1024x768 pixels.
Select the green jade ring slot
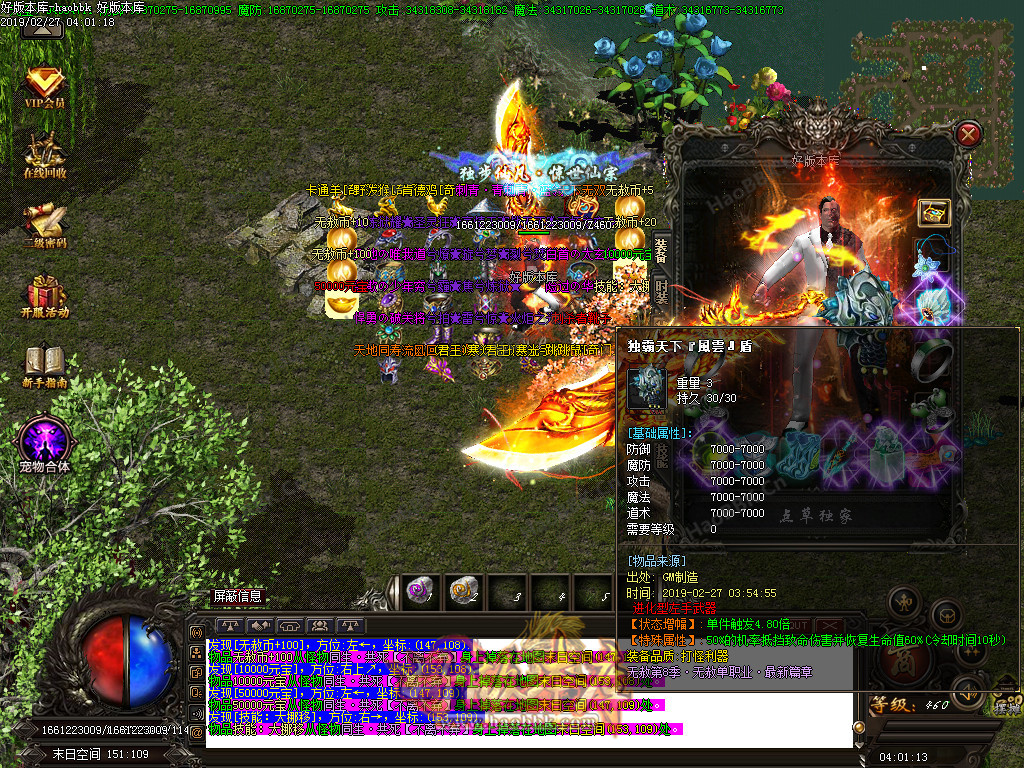(934, 352)
